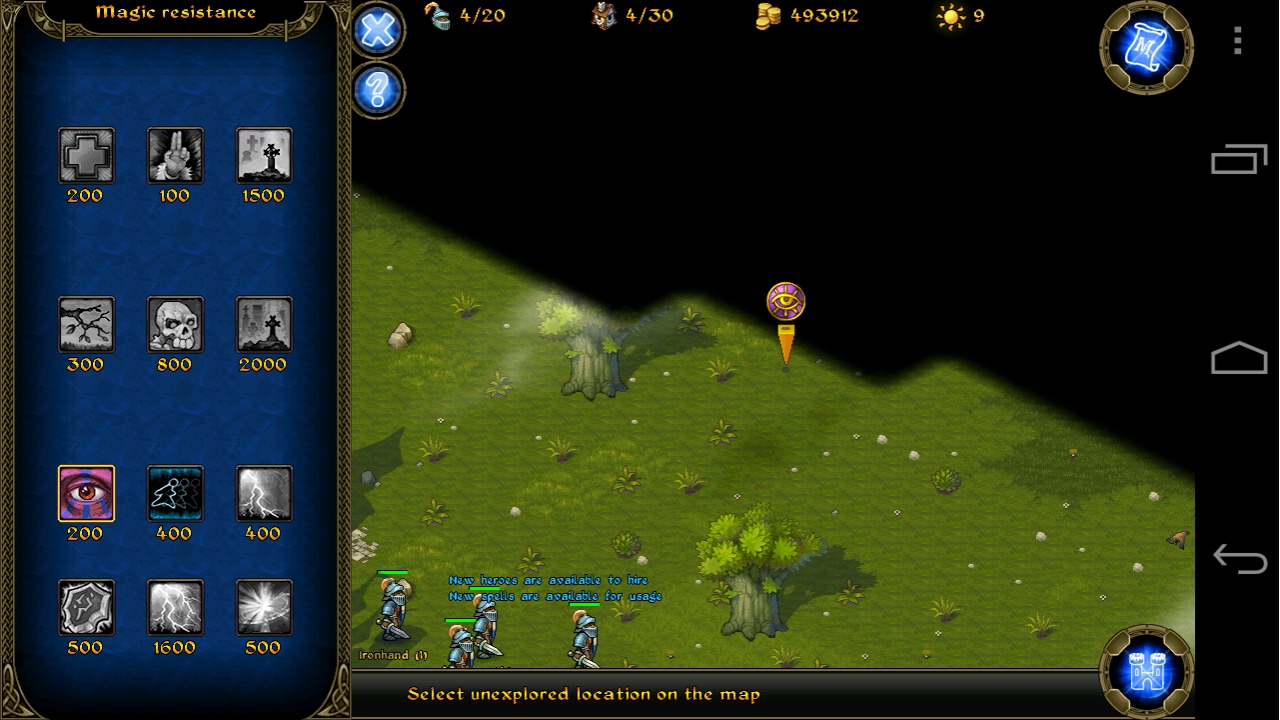
Task: Pick the single gravestone spell costing 1500
Action: point(264,155)
